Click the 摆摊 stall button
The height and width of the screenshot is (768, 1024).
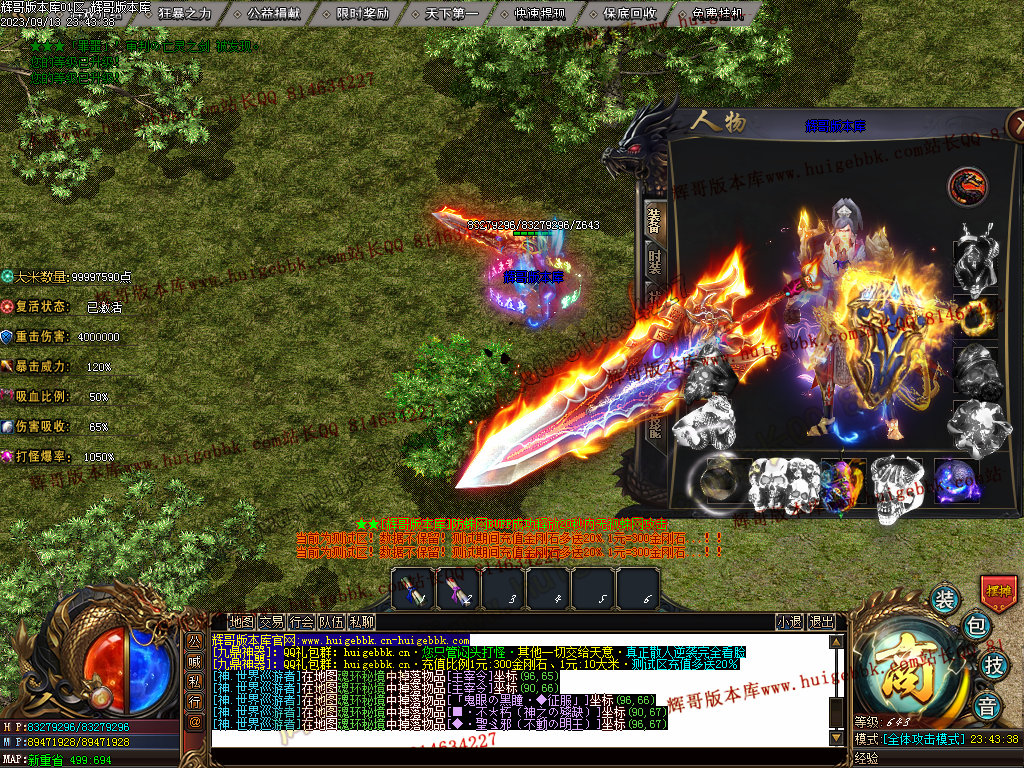999,592
